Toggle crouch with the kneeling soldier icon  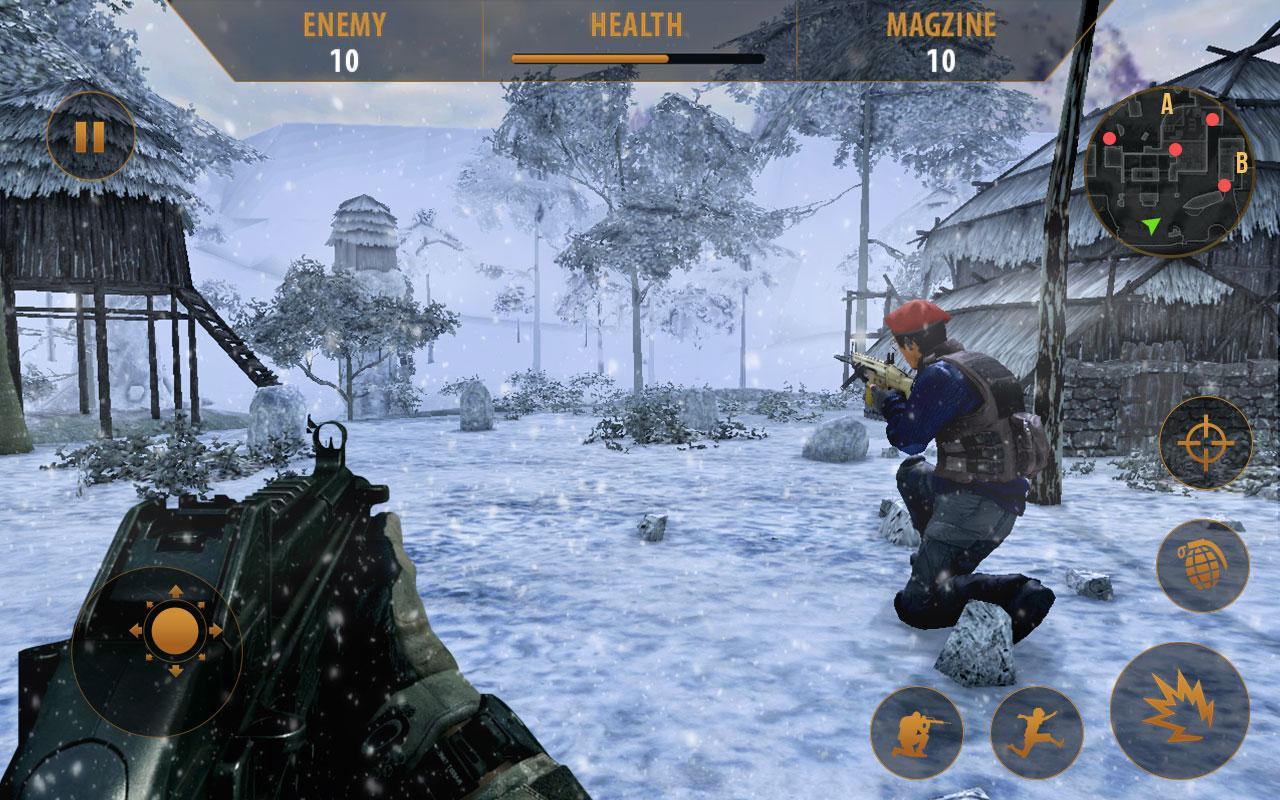pyautogui.click(x=916, y=732)
